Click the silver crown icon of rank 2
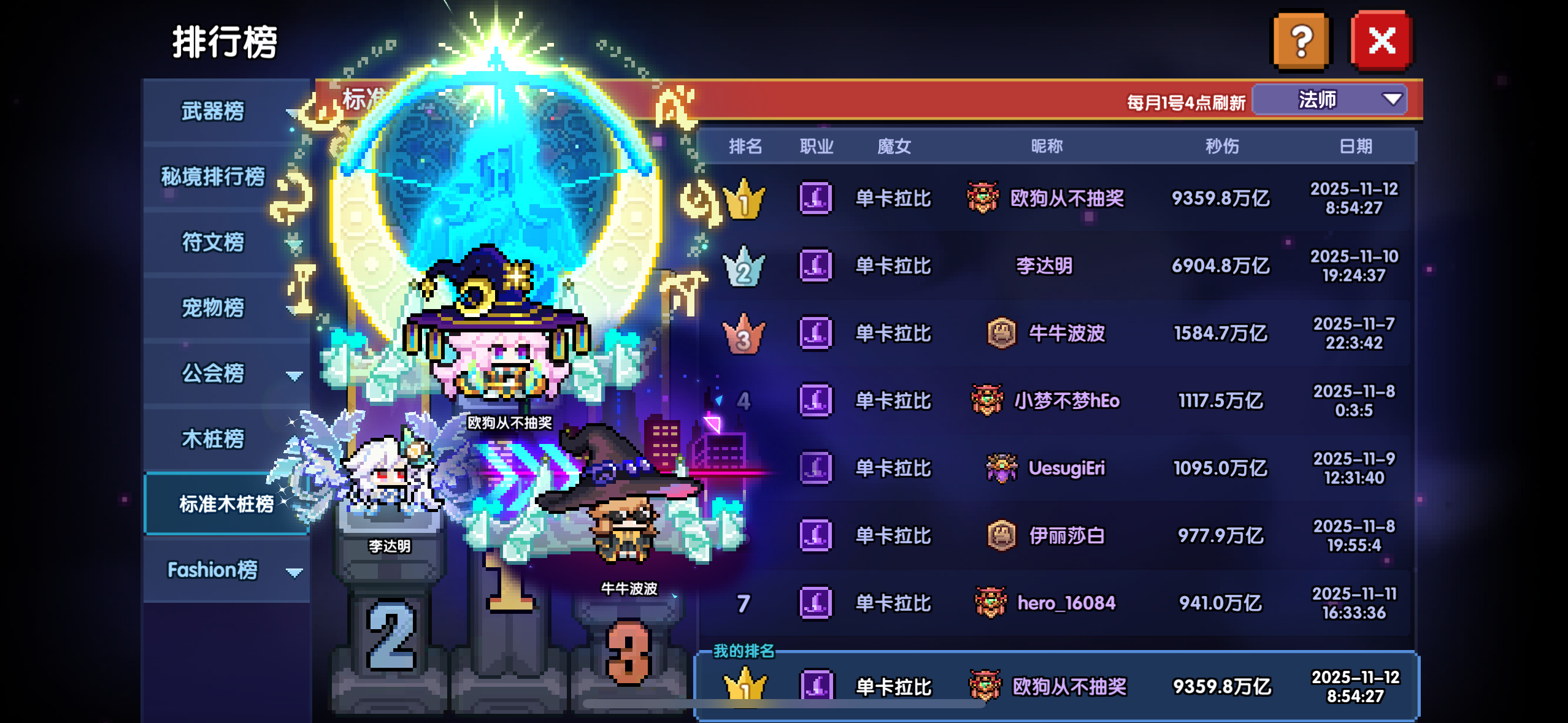 (x=744, y=266)
